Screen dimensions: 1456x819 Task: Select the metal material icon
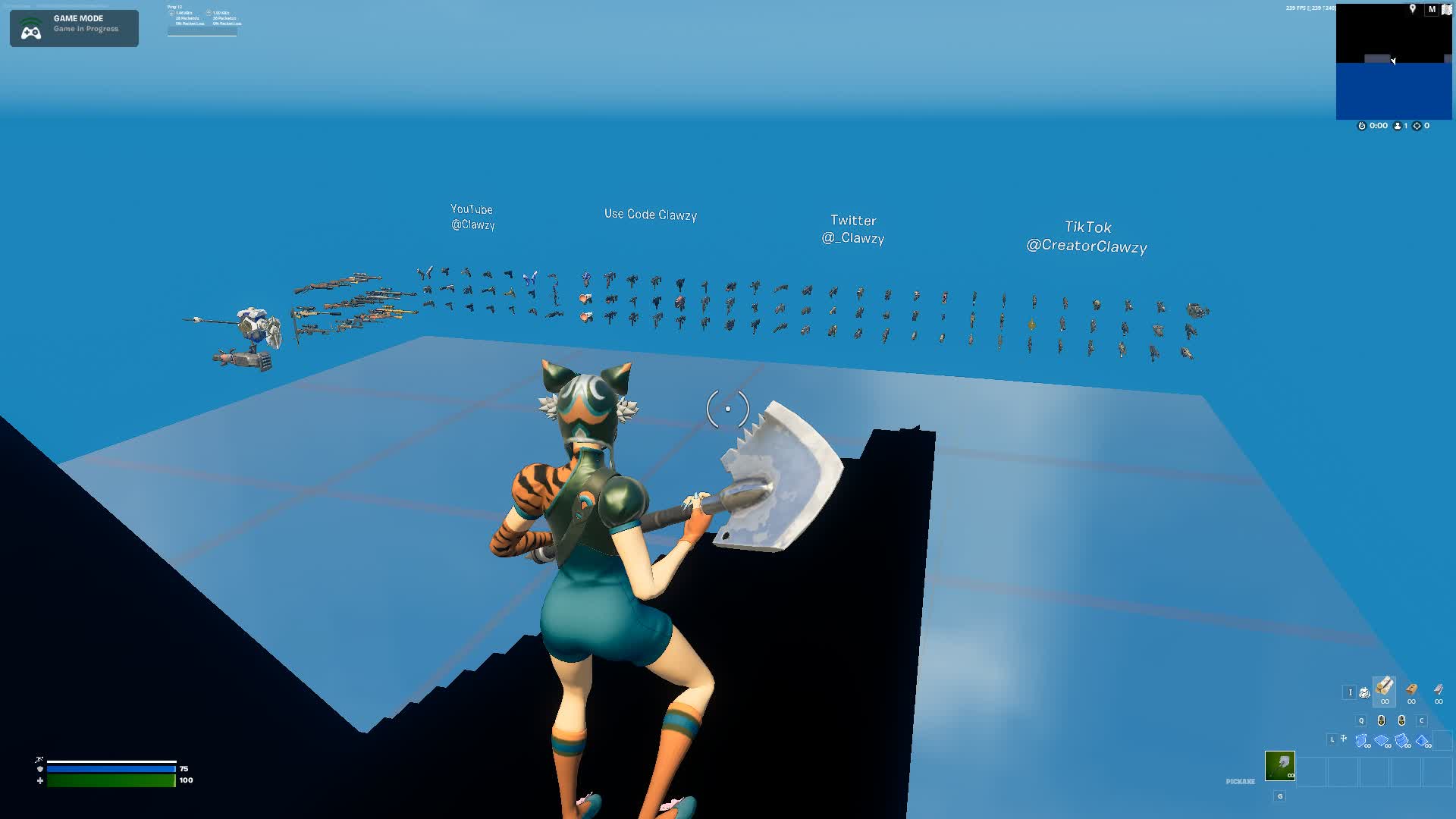pyautogui.click(x=1438, y=690)
